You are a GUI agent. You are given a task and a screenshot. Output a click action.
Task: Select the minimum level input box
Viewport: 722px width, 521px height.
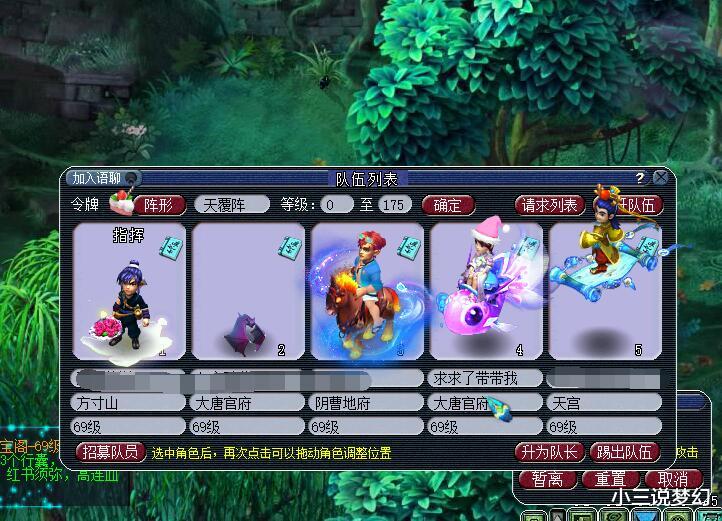click(x=337, y=205)
